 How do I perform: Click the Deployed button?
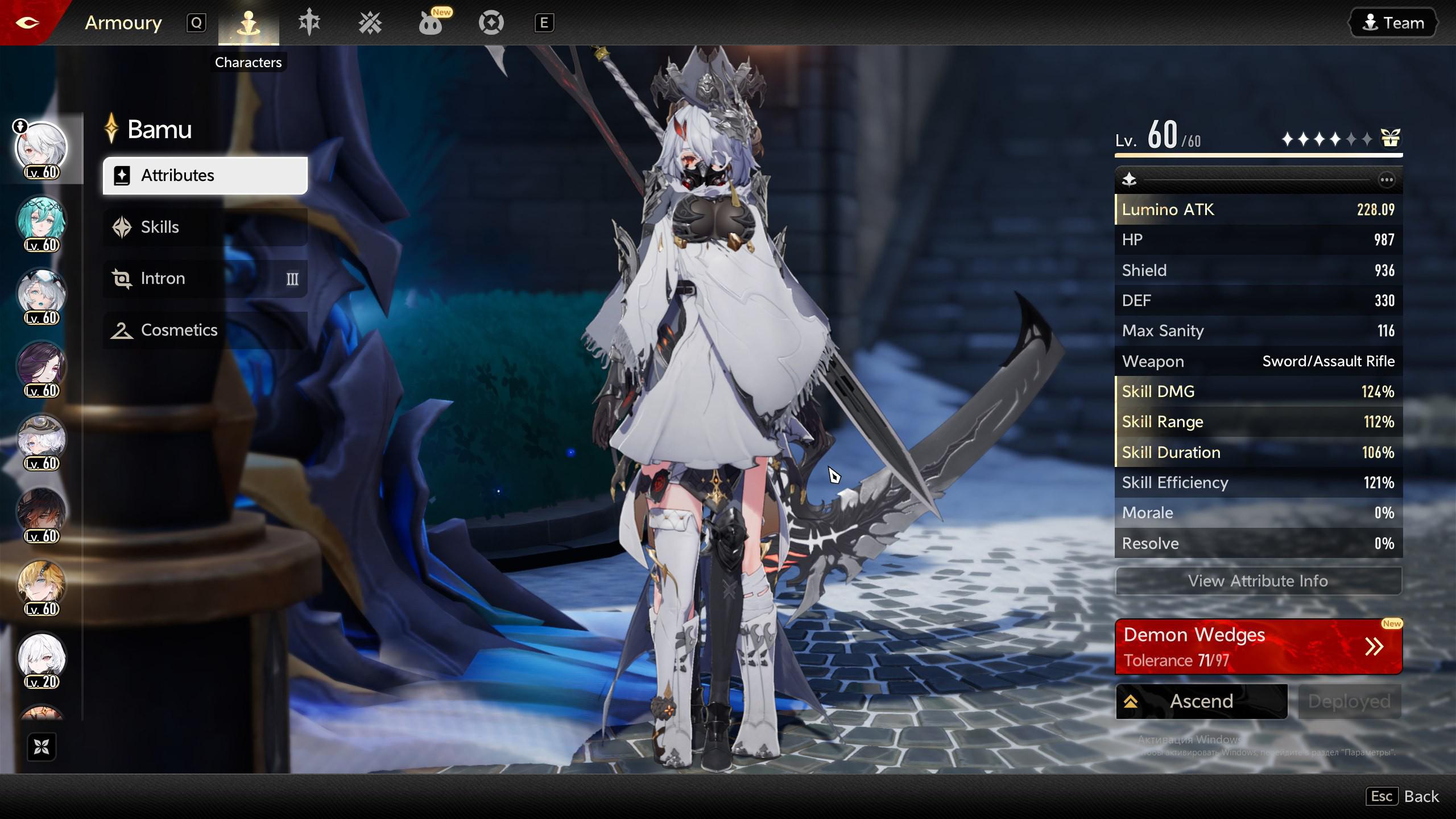click(1349, 701)
